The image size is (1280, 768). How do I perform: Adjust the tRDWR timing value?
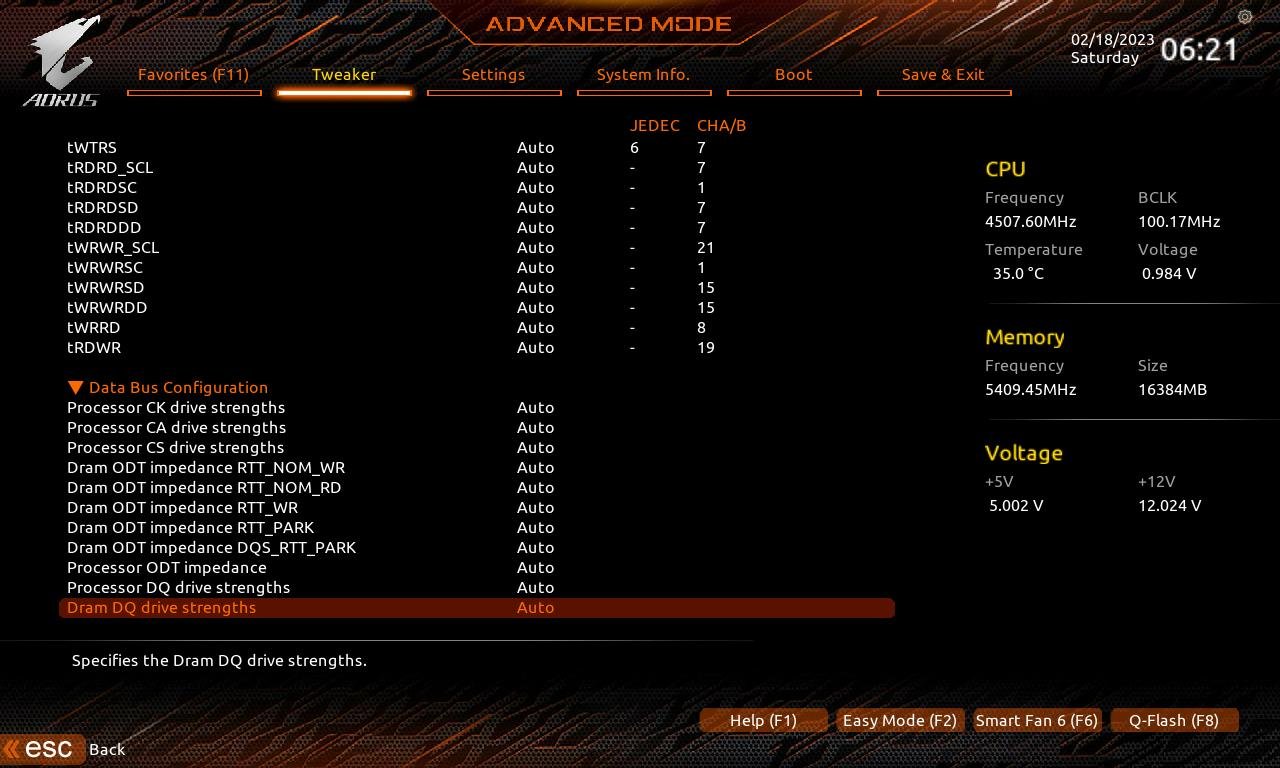[535, 347]
